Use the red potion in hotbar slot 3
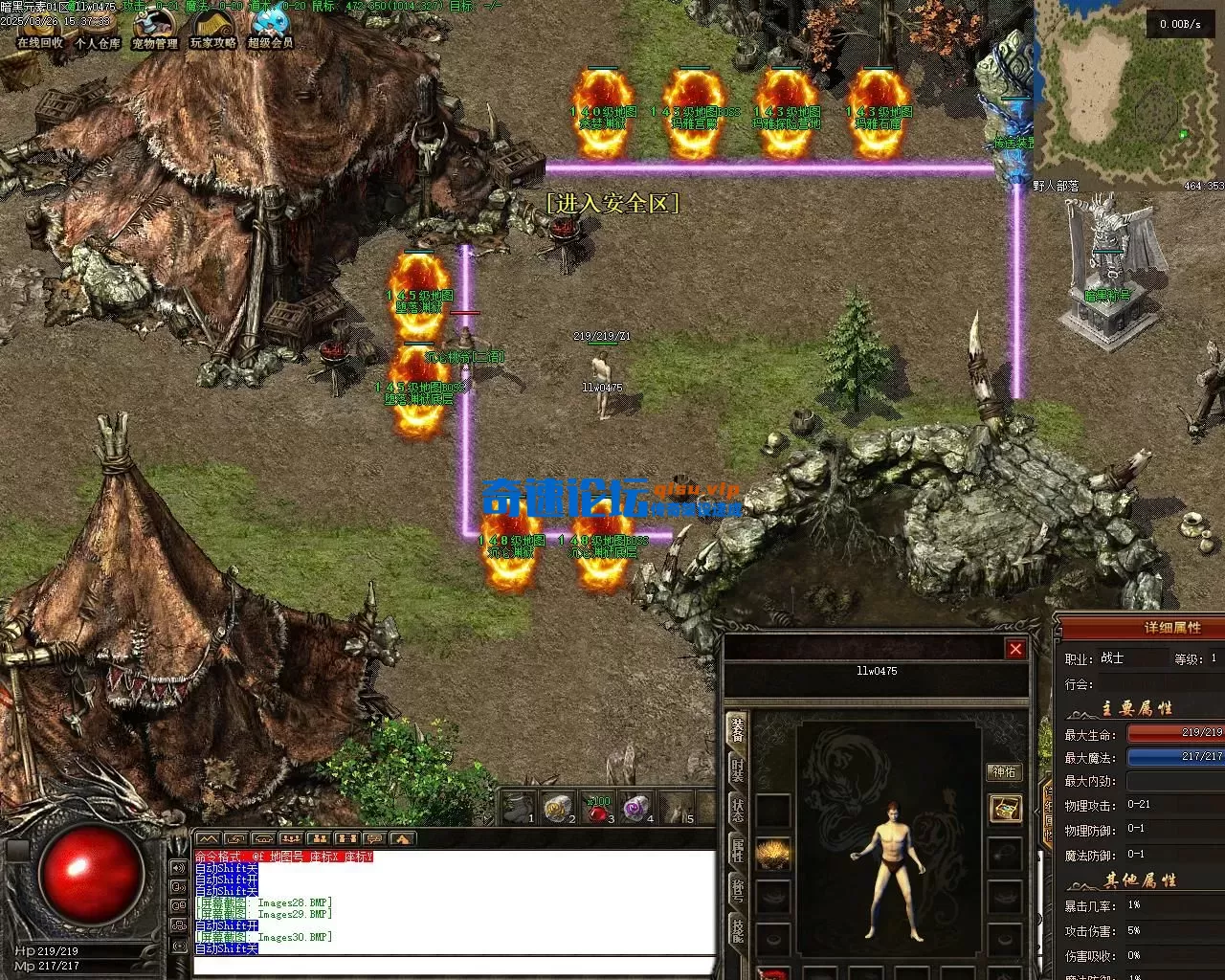The image size is (1225, 980). 598,810
